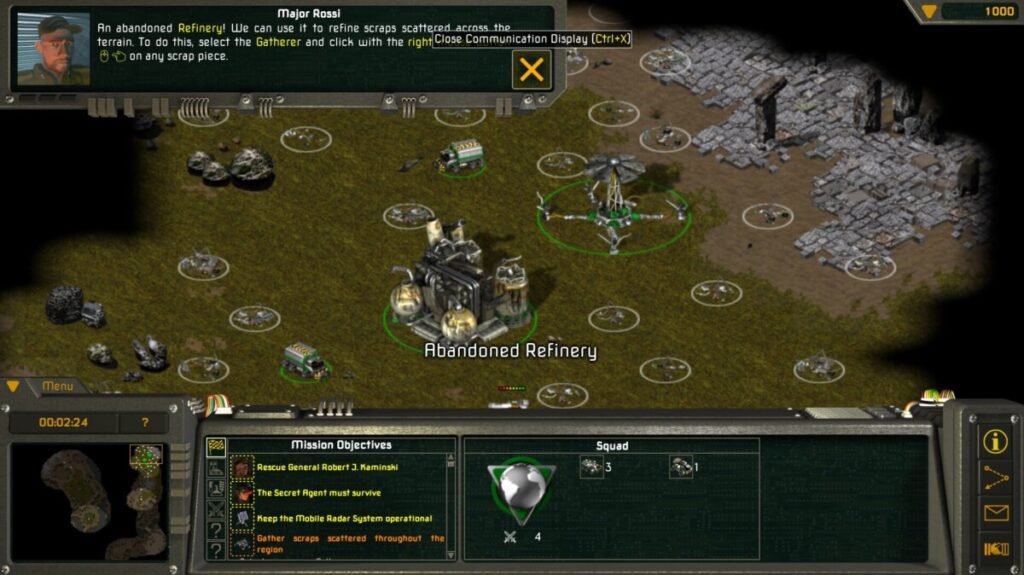Viewport: 1024px width, 575px height.
Task: Open the messages envelope icon
Action: coord(995,513)
